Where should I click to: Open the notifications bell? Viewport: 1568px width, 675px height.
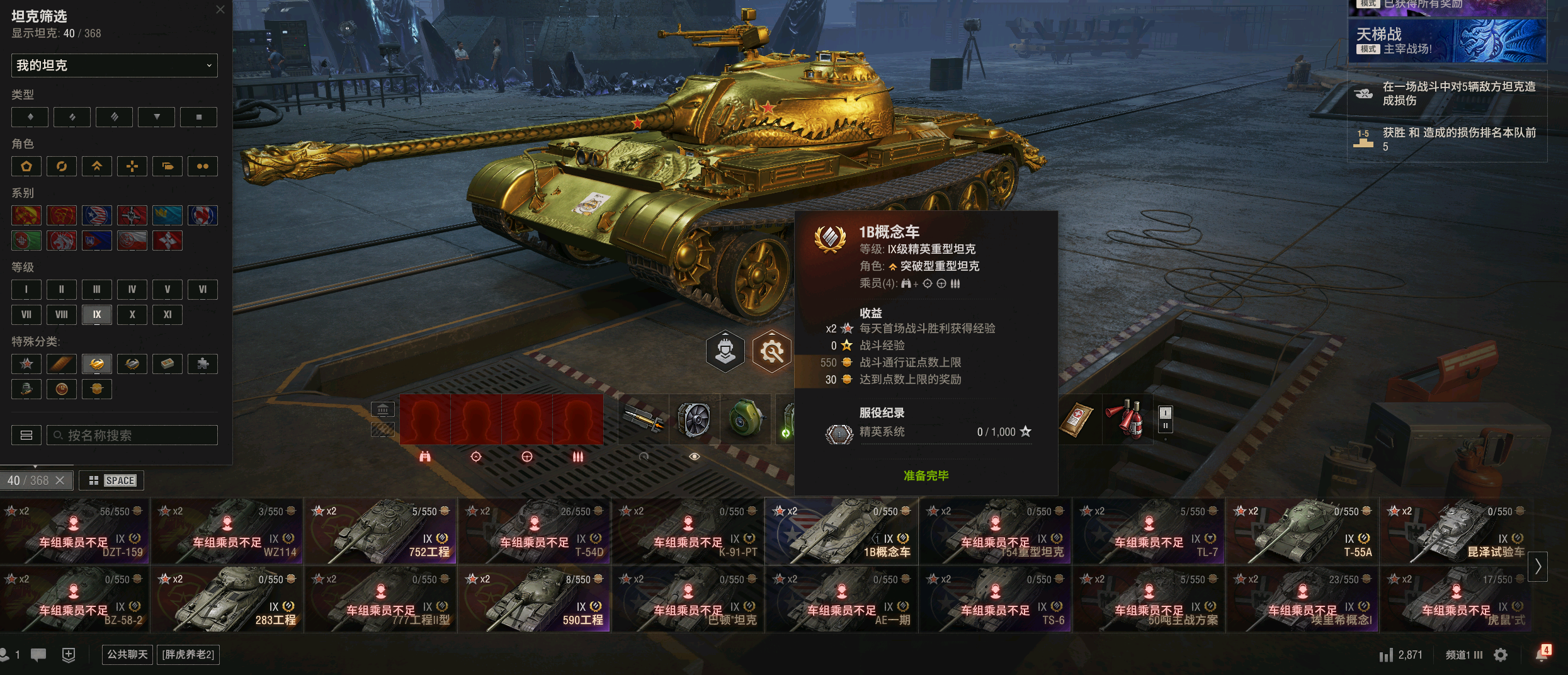1542,655
